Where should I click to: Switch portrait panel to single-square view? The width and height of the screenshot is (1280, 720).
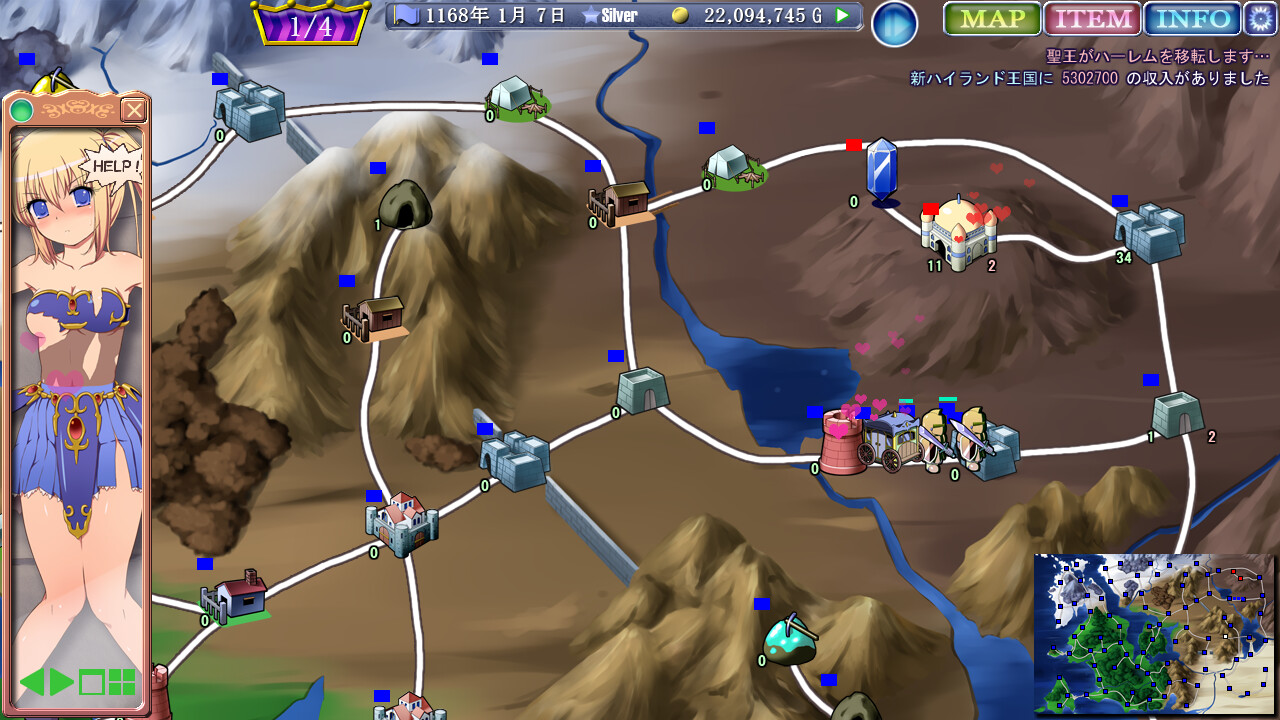92,682
